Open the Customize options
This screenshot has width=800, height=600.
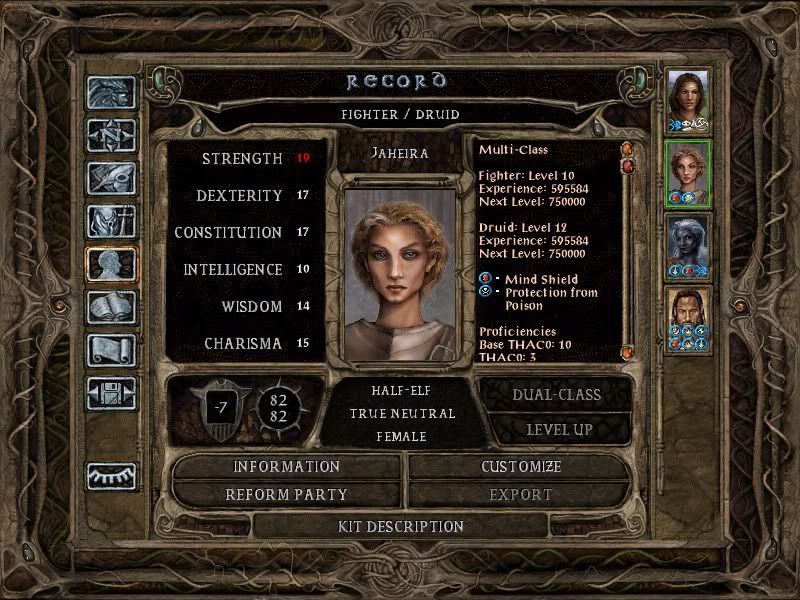click(x=520, y=467)
